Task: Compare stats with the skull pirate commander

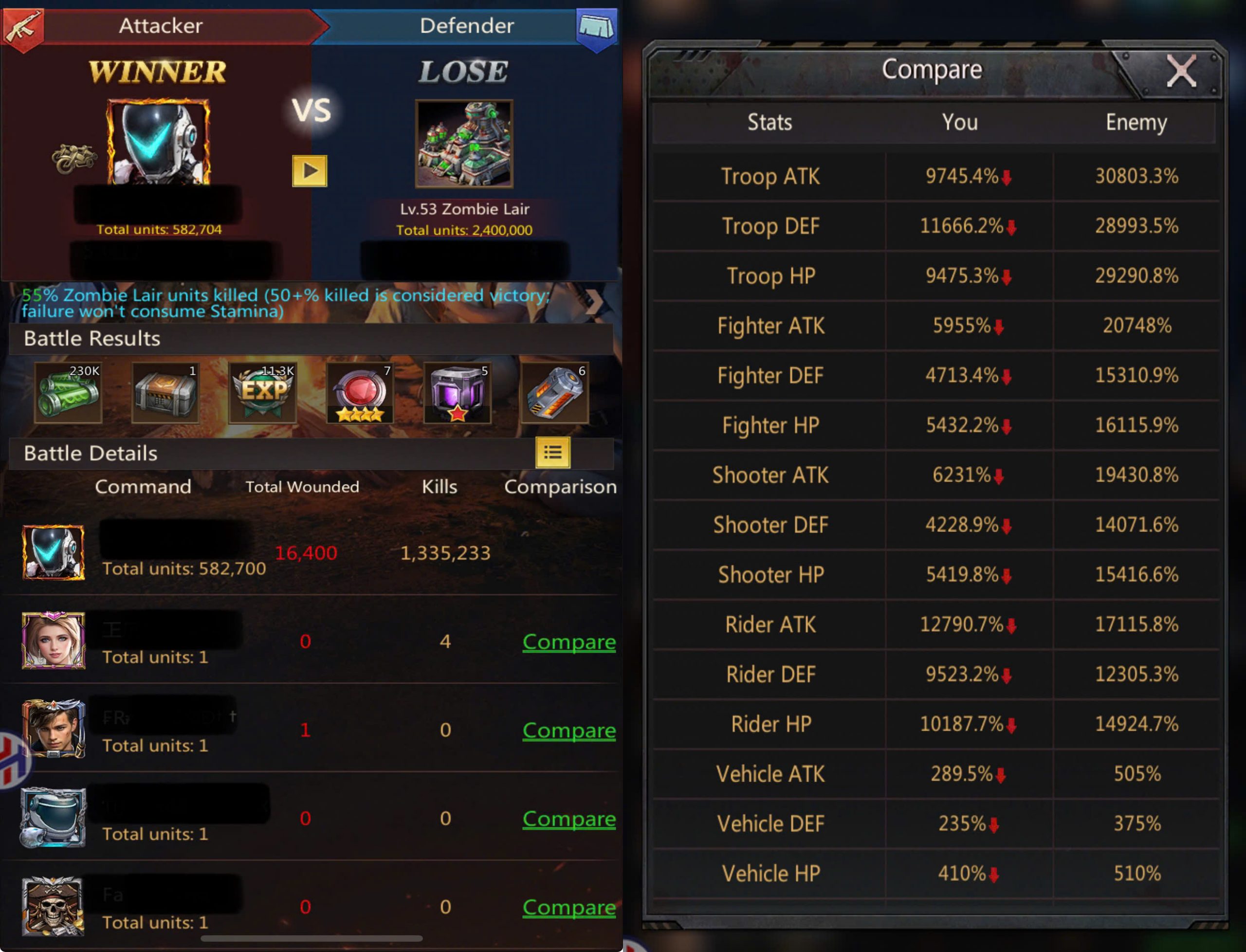Action: pyautogui.click(x=568, y=907)
